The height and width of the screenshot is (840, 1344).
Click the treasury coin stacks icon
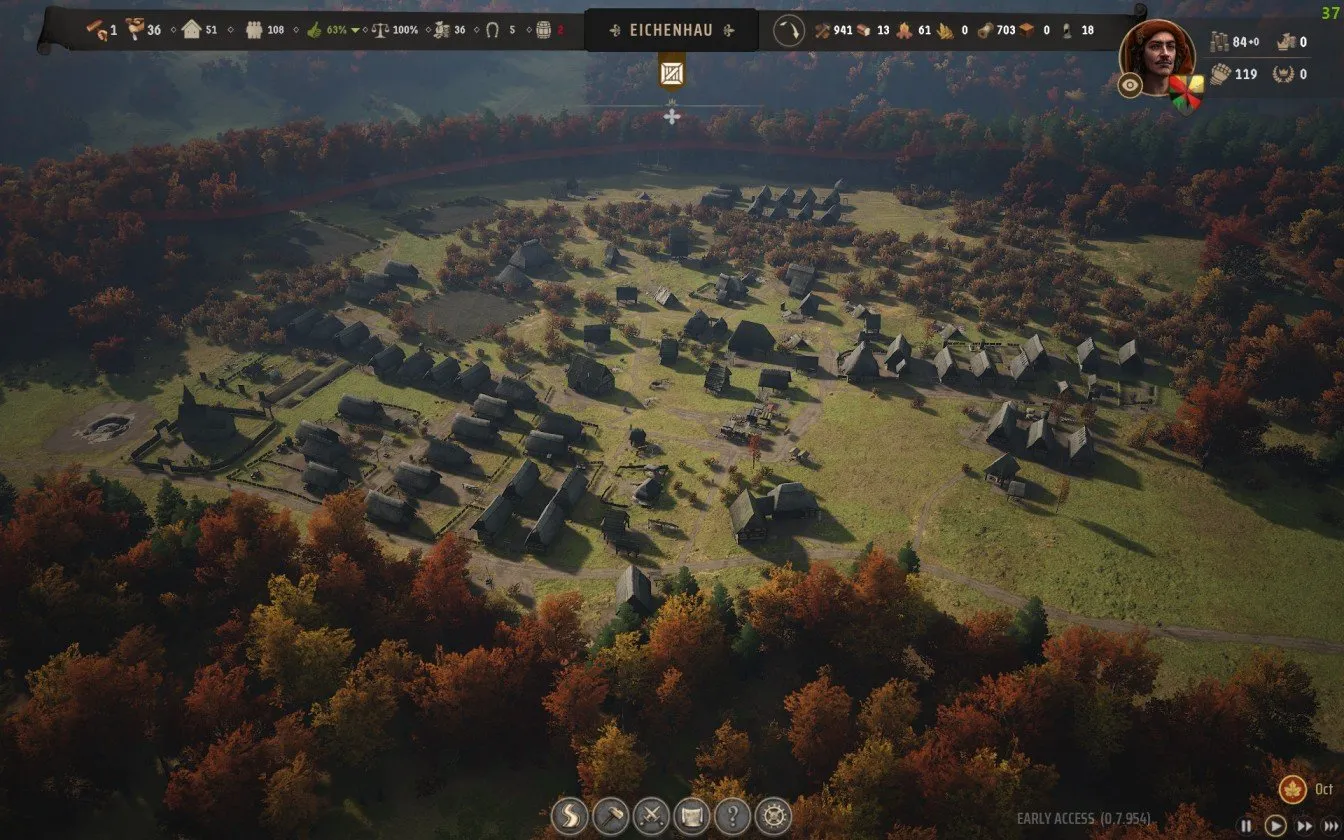[1219, 42]
